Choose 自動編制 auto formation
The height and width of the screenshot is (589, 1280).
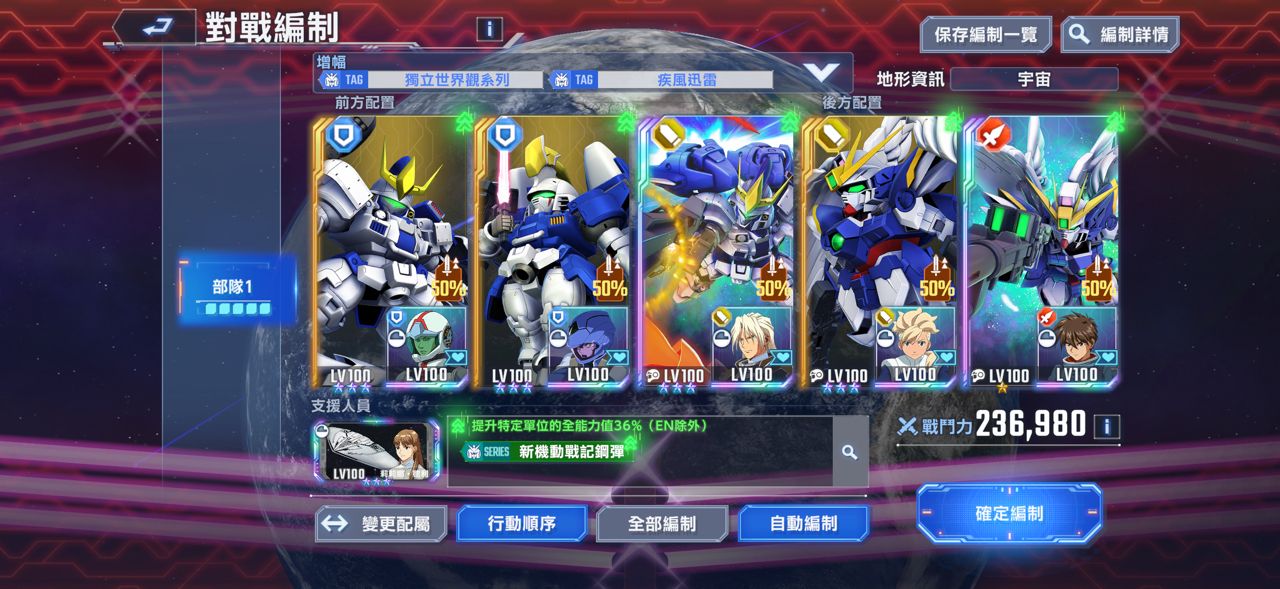(x=803, y=523)
